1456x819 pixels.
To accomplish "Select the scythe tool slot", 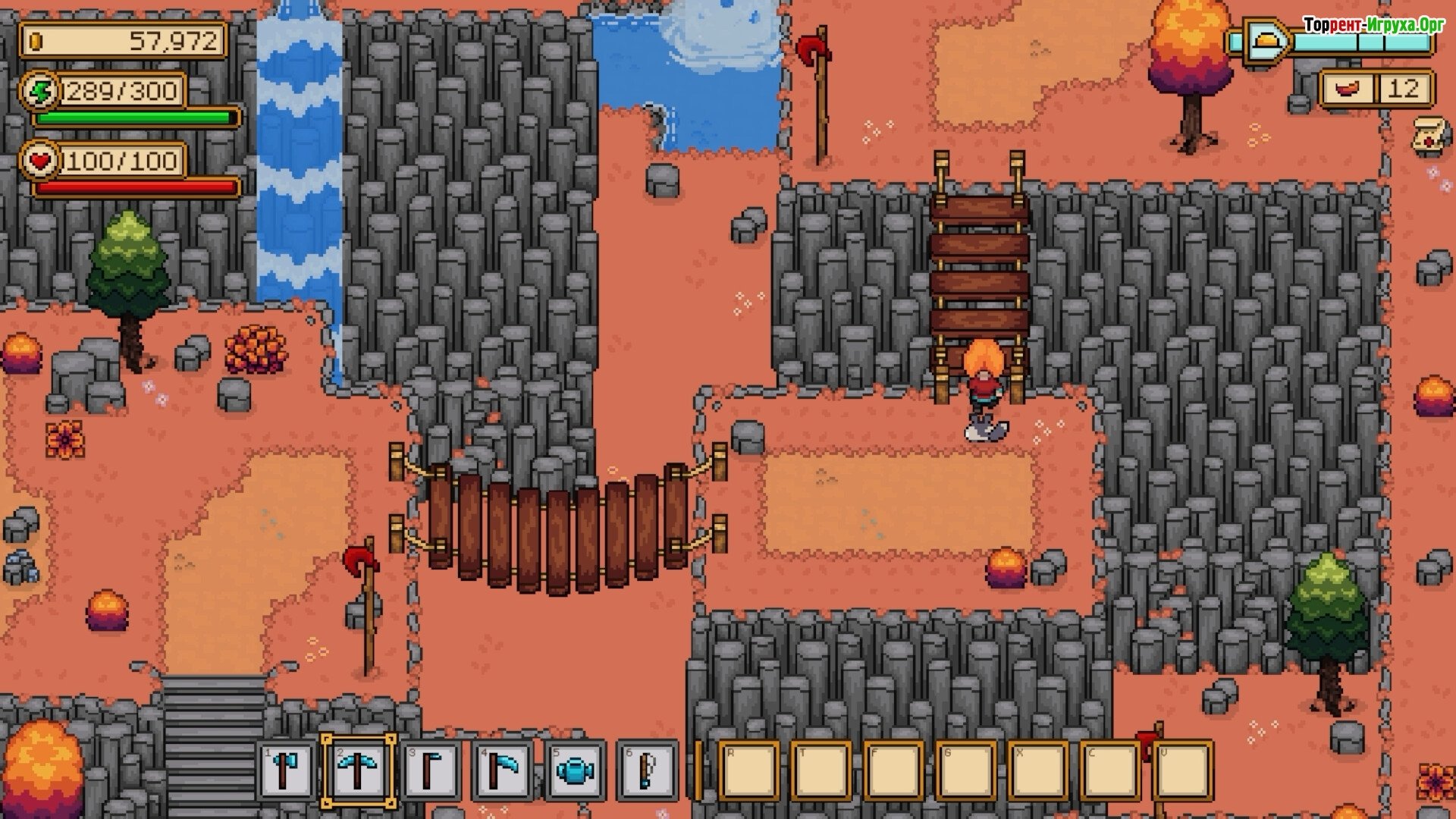I will tap(502, 771).
